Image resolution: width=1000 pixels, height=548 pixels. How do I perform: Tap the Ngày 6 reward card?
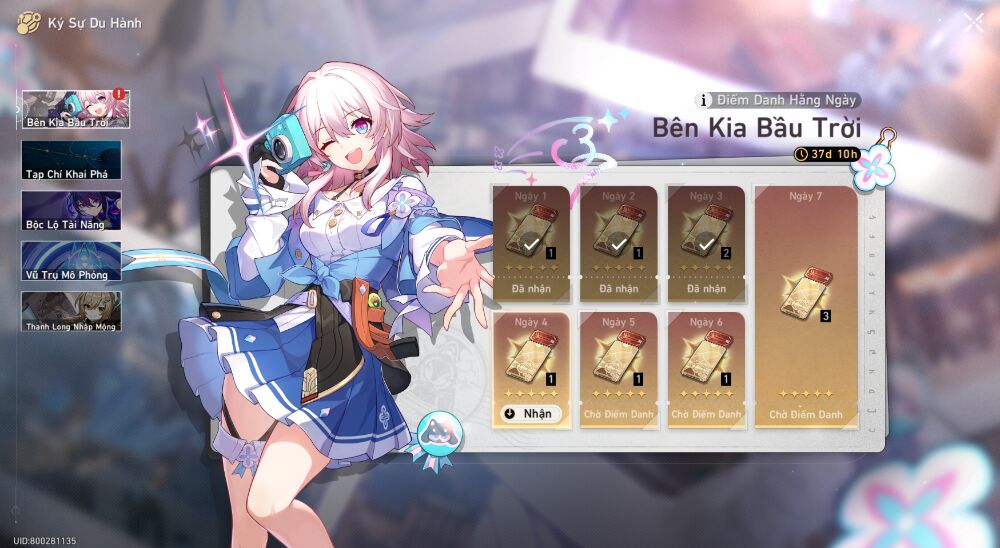[x=706, y=369]
